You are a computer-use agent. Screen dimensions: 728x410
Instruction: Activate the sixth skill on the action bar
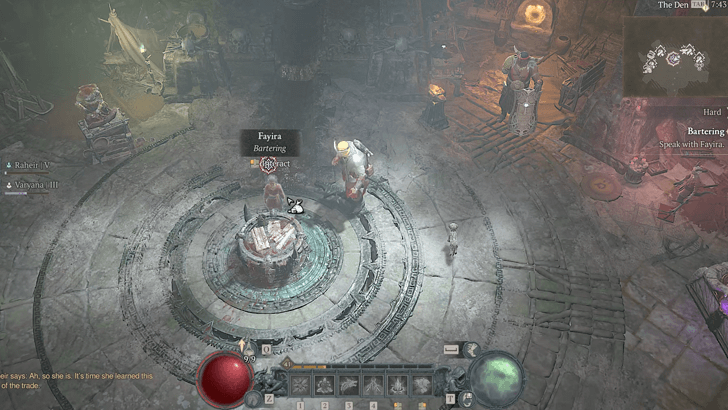(422, 384)
